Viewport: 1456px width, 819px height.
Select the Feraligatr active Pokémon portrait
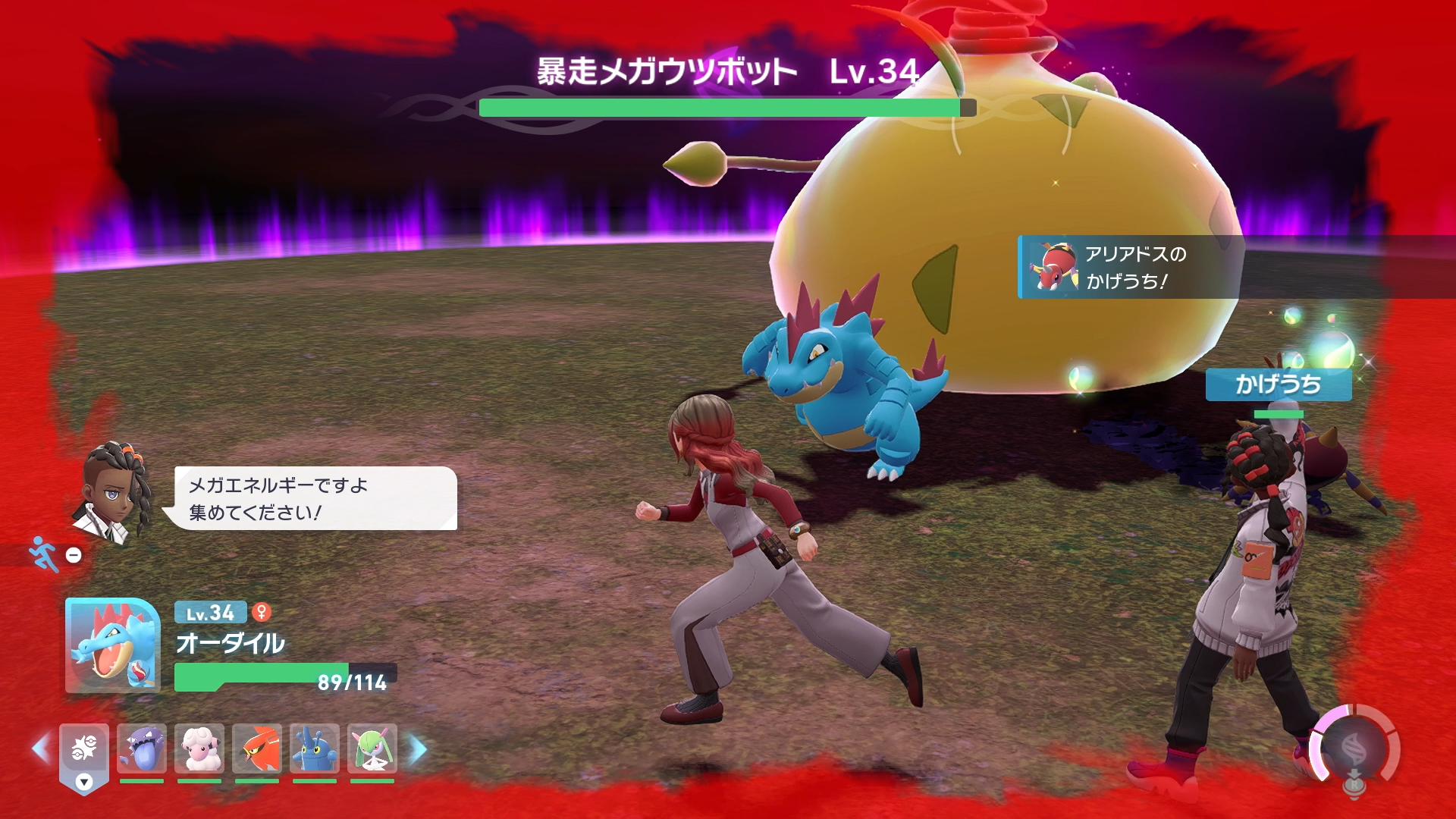(112, 645)
